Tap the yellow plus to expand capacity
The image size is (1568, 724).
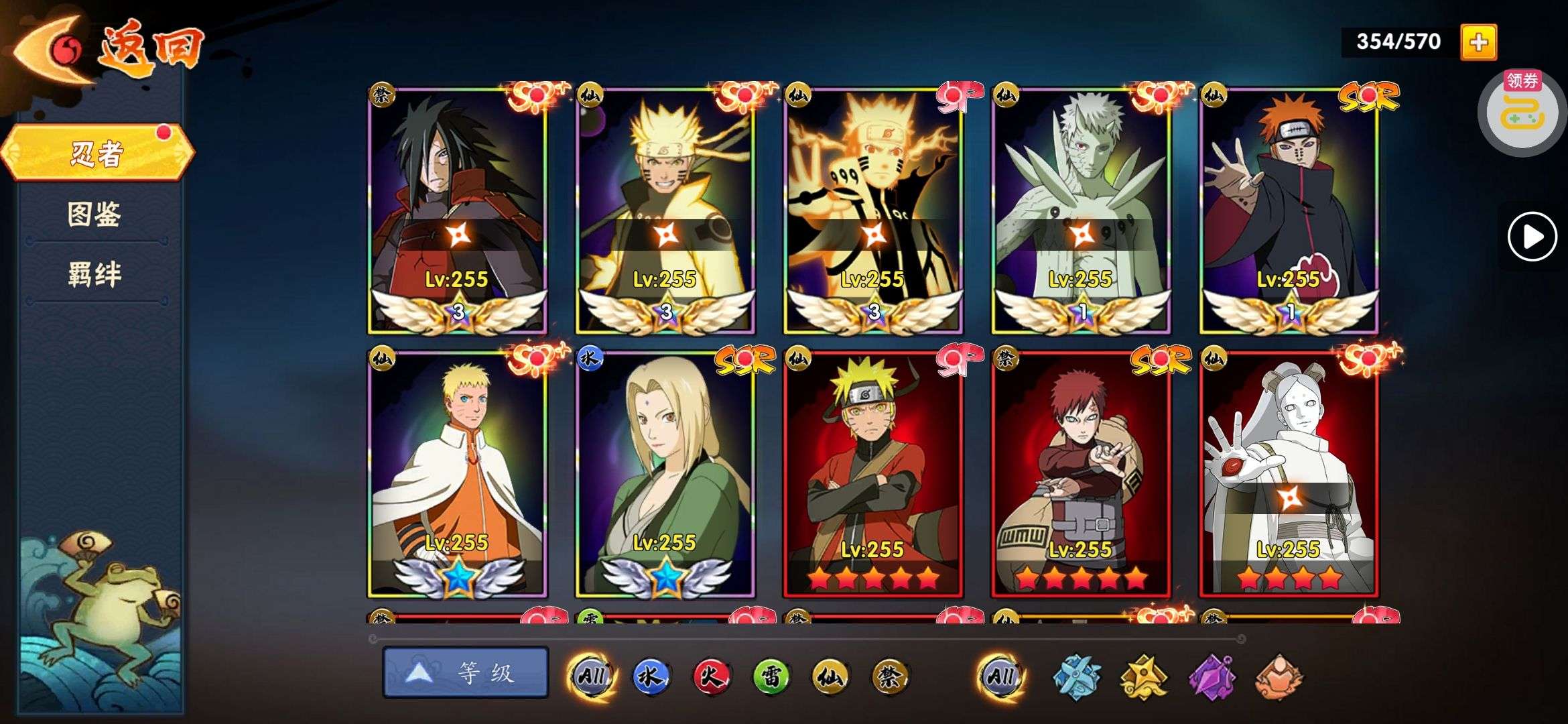point(1478,42)
